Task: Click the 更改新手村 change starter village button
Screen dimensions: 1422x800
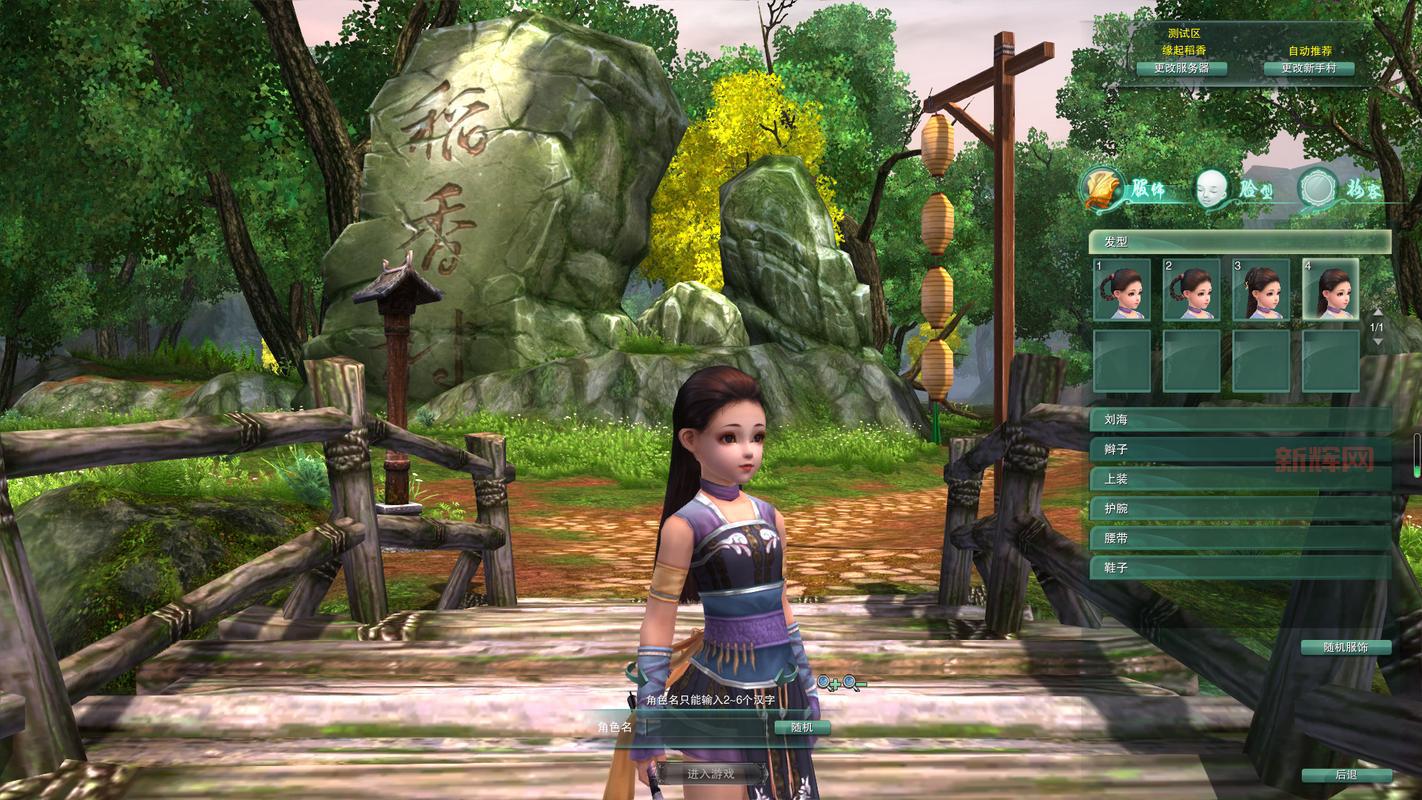Action: click(x=1309, y=69)
